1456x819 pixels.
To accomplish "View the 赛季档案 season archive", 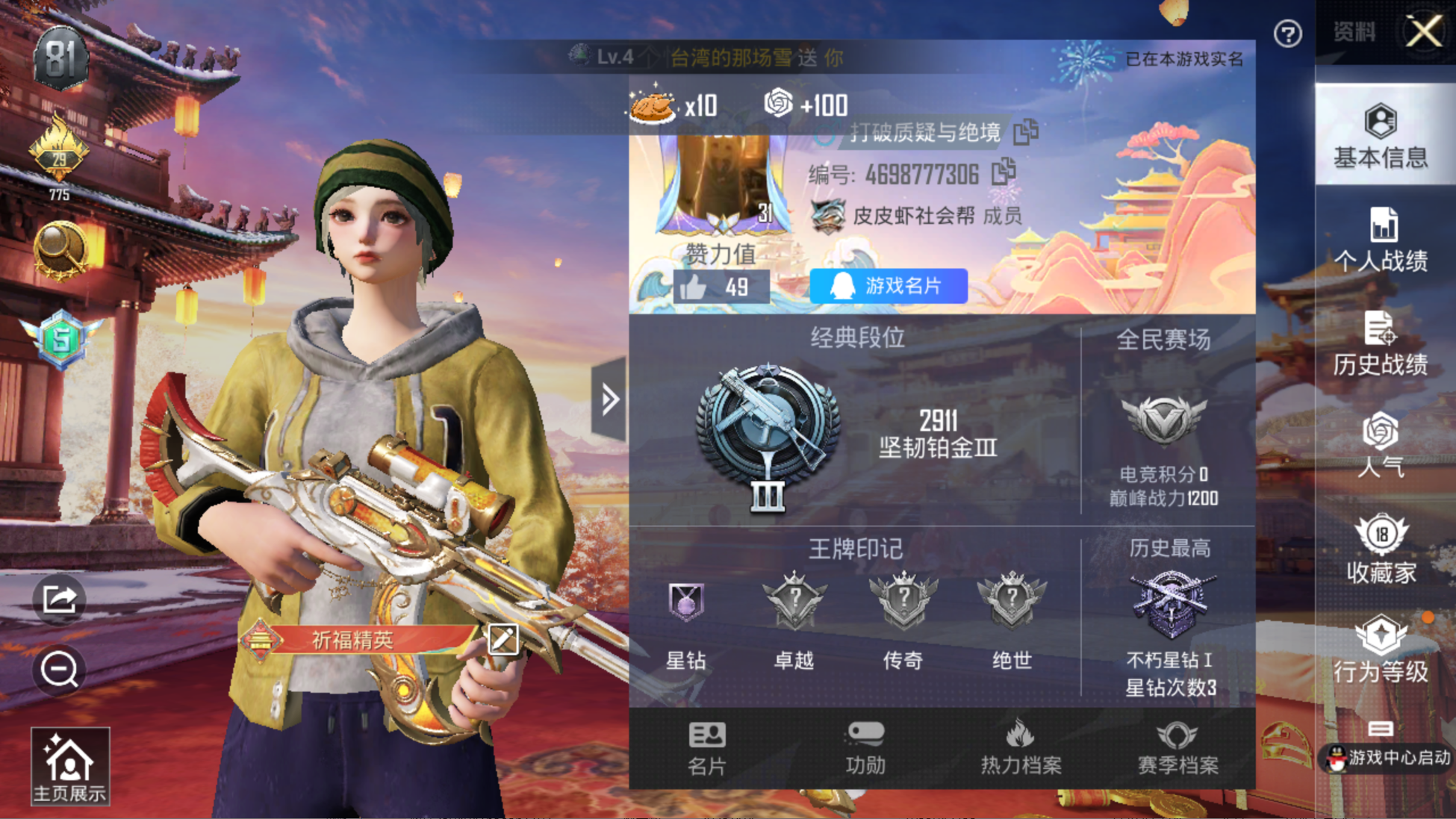I will 1177,748.
